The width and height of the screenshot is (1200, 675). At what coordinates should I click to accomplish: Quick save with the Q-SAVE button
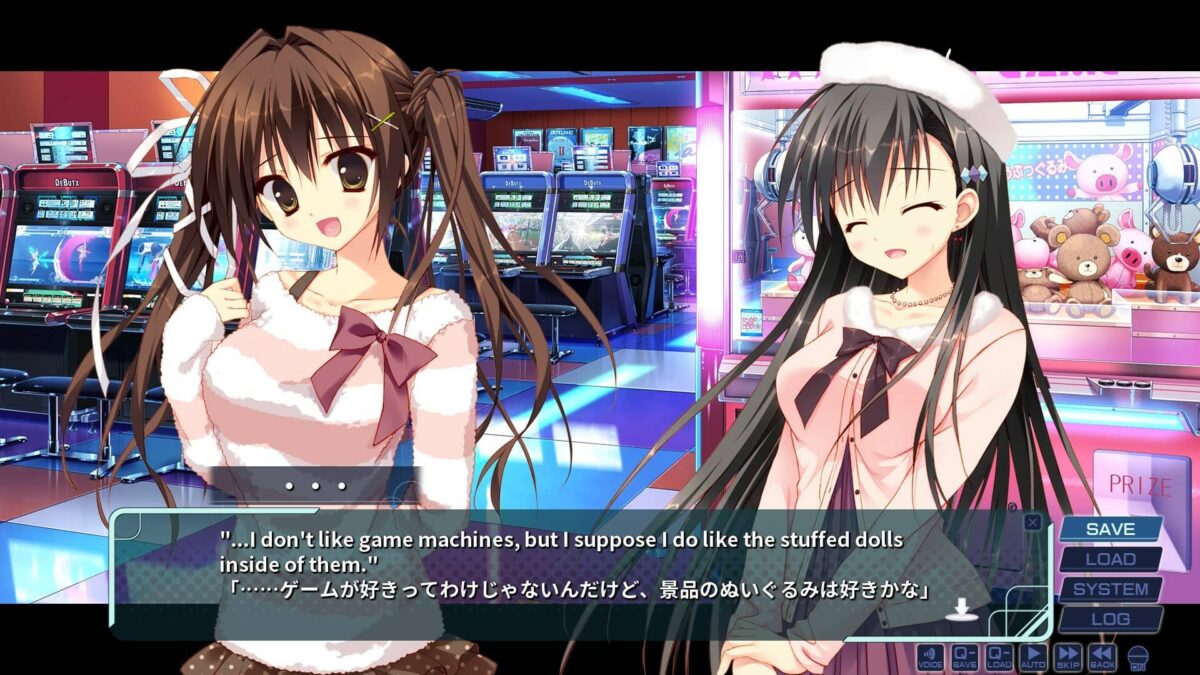click(965, 657)
